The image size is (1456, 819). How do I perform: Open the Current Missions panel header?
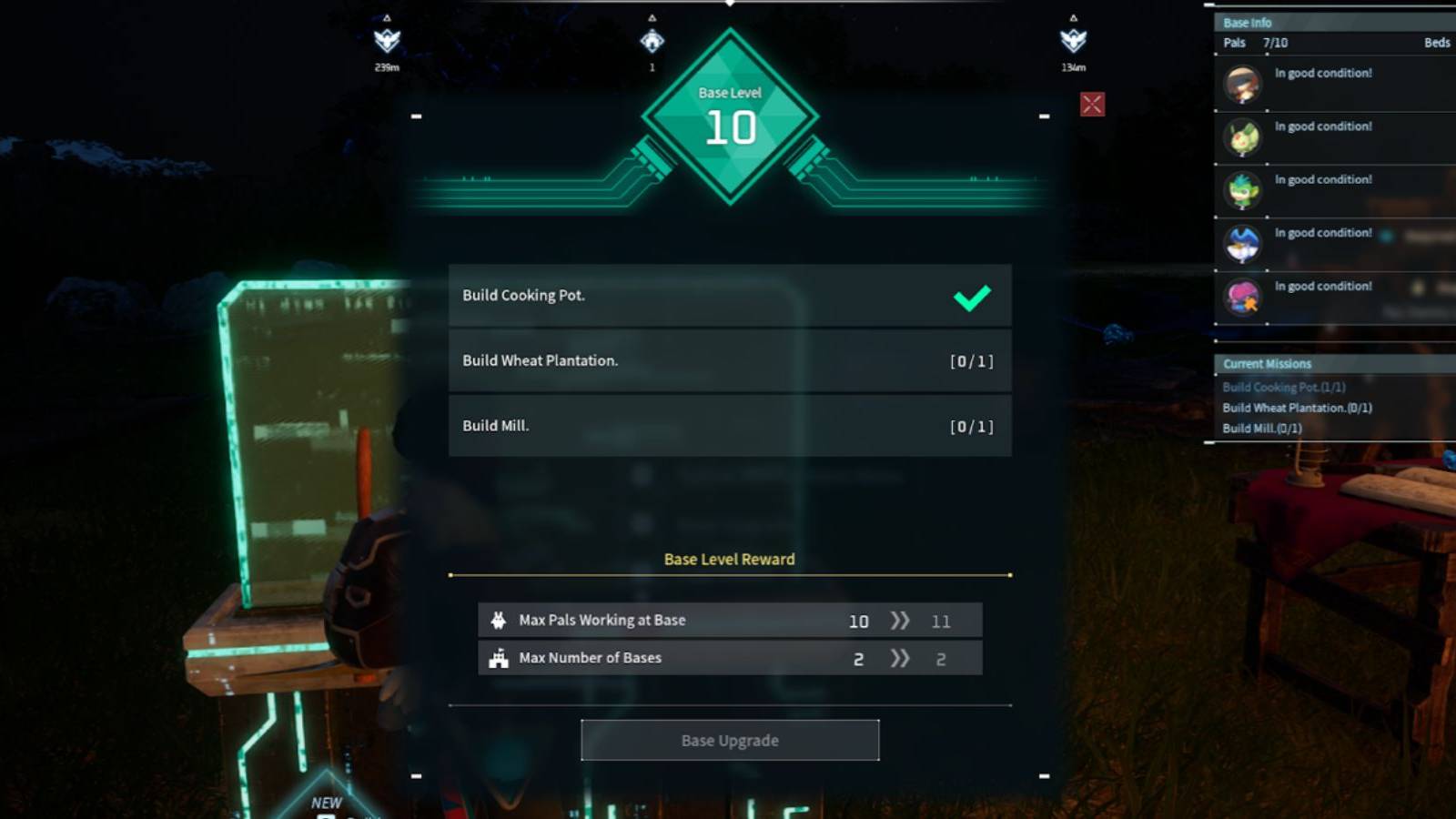click(x=1267, y=363)
